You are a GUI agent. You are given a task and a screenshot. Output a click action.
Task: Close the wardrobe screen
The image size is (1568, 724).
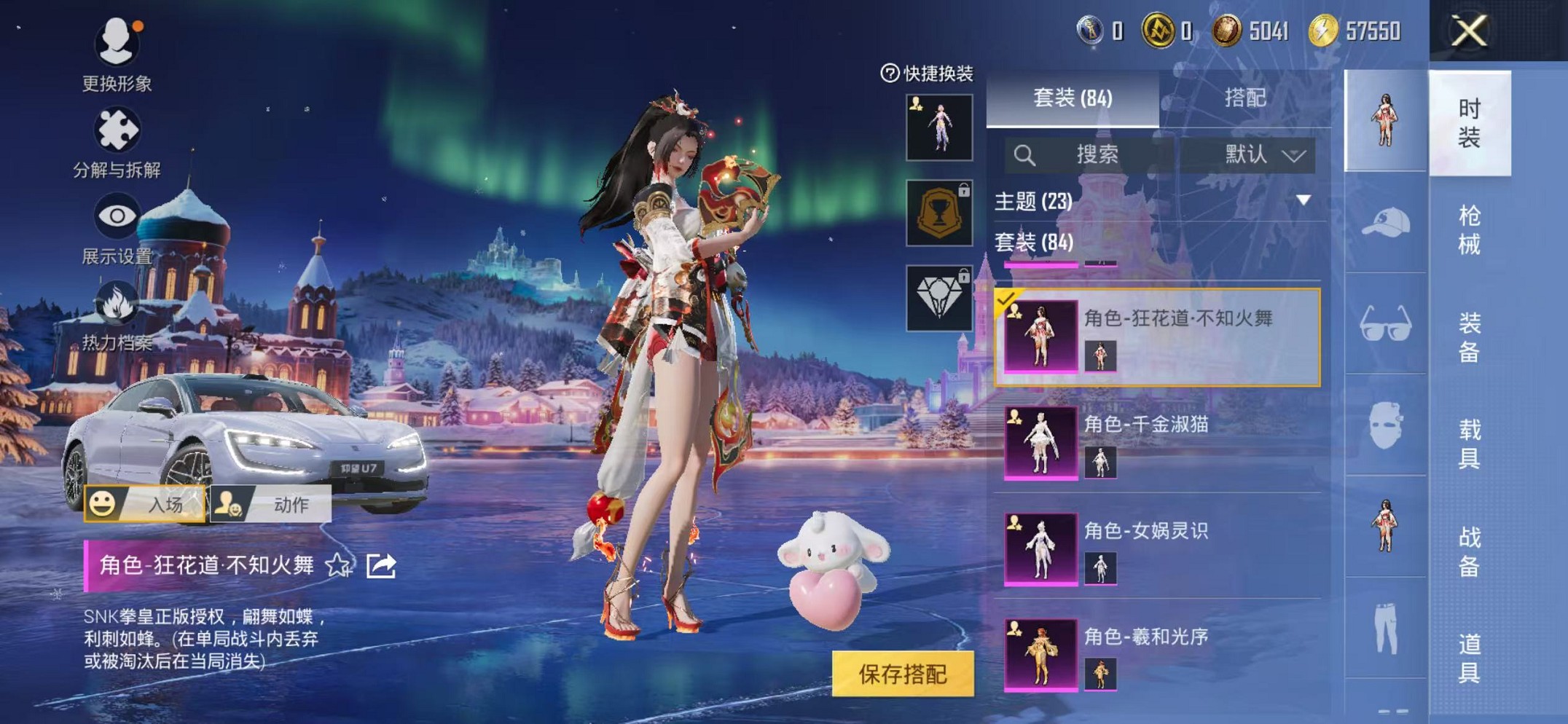point(1468,31)
